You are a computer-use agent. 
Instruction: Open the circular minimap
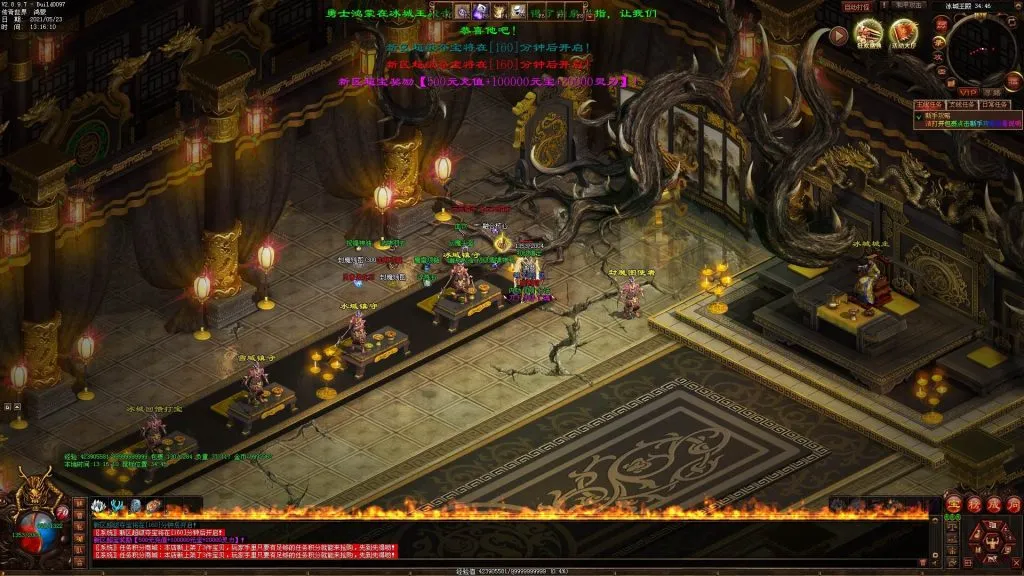[981, 48]
